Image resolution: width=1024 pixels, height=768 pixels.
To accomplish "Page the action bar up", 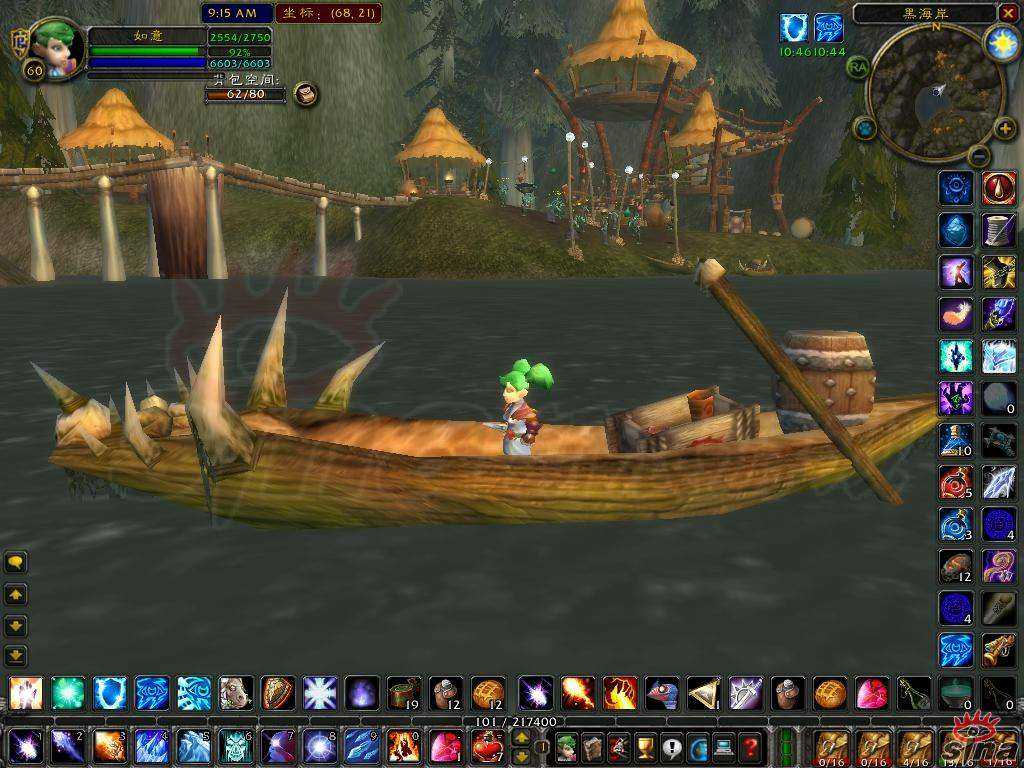I will click(x=521, y=737).
